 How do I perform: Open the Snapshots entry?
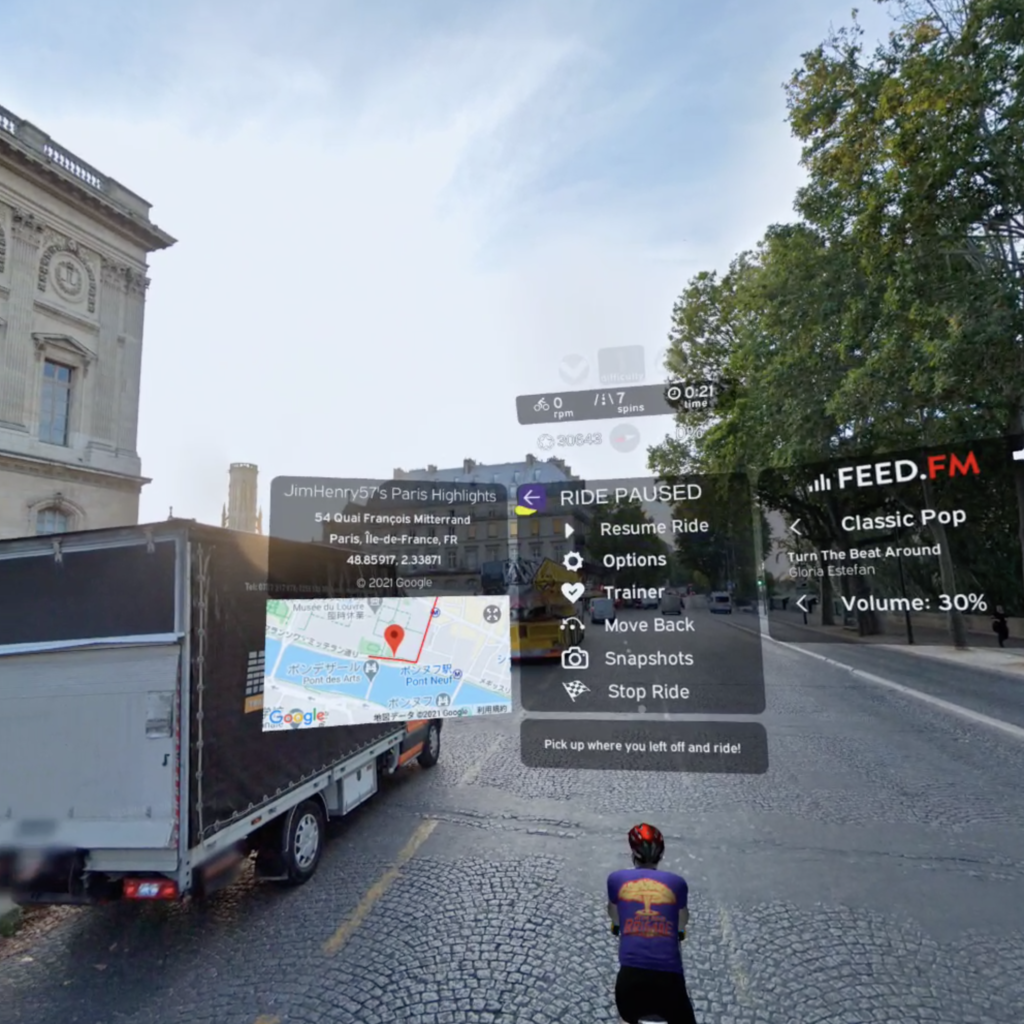(x=648, y=658)
